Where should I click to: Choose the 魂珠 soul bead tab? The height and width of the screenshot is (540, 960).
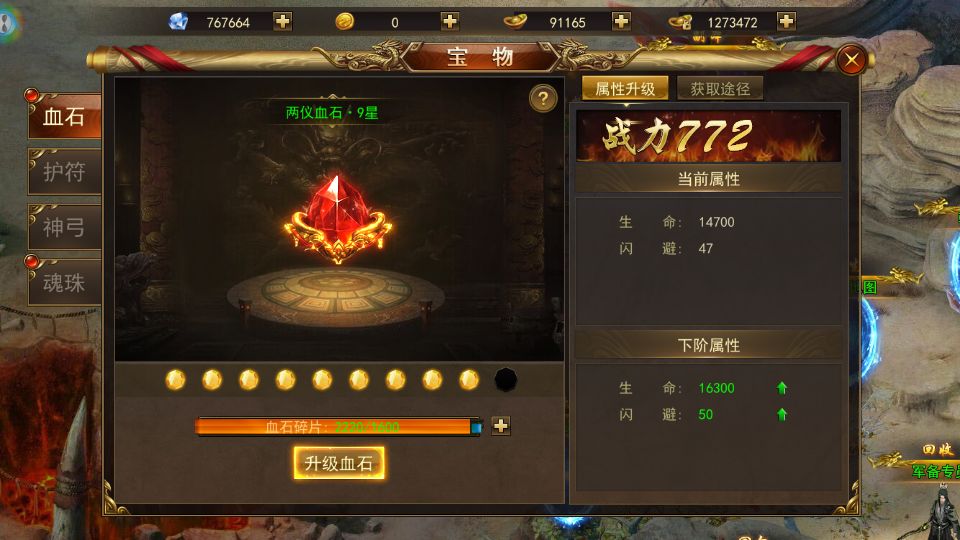[x=64, y=282]
